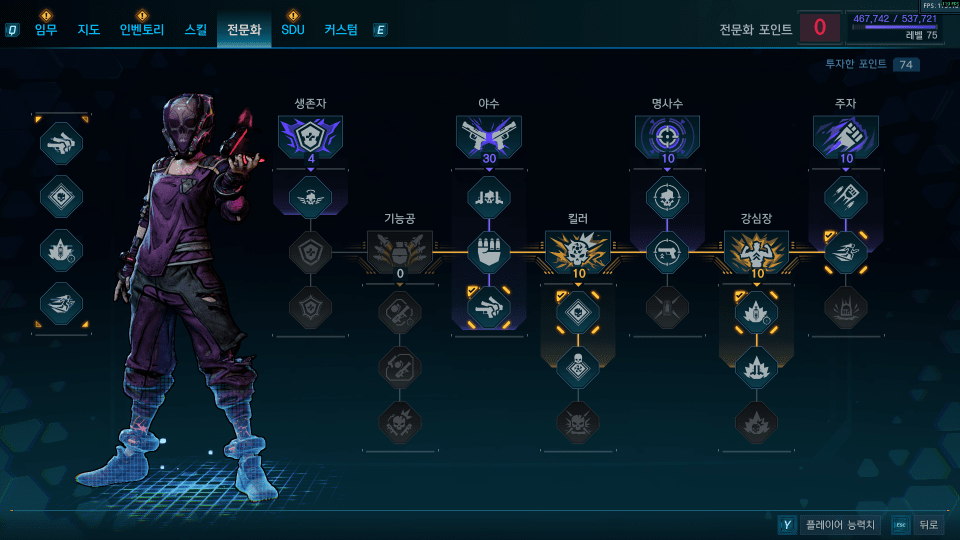Open the 스킬 tab
The height and width of the screenshot is (540, 960).
[196, 30]
